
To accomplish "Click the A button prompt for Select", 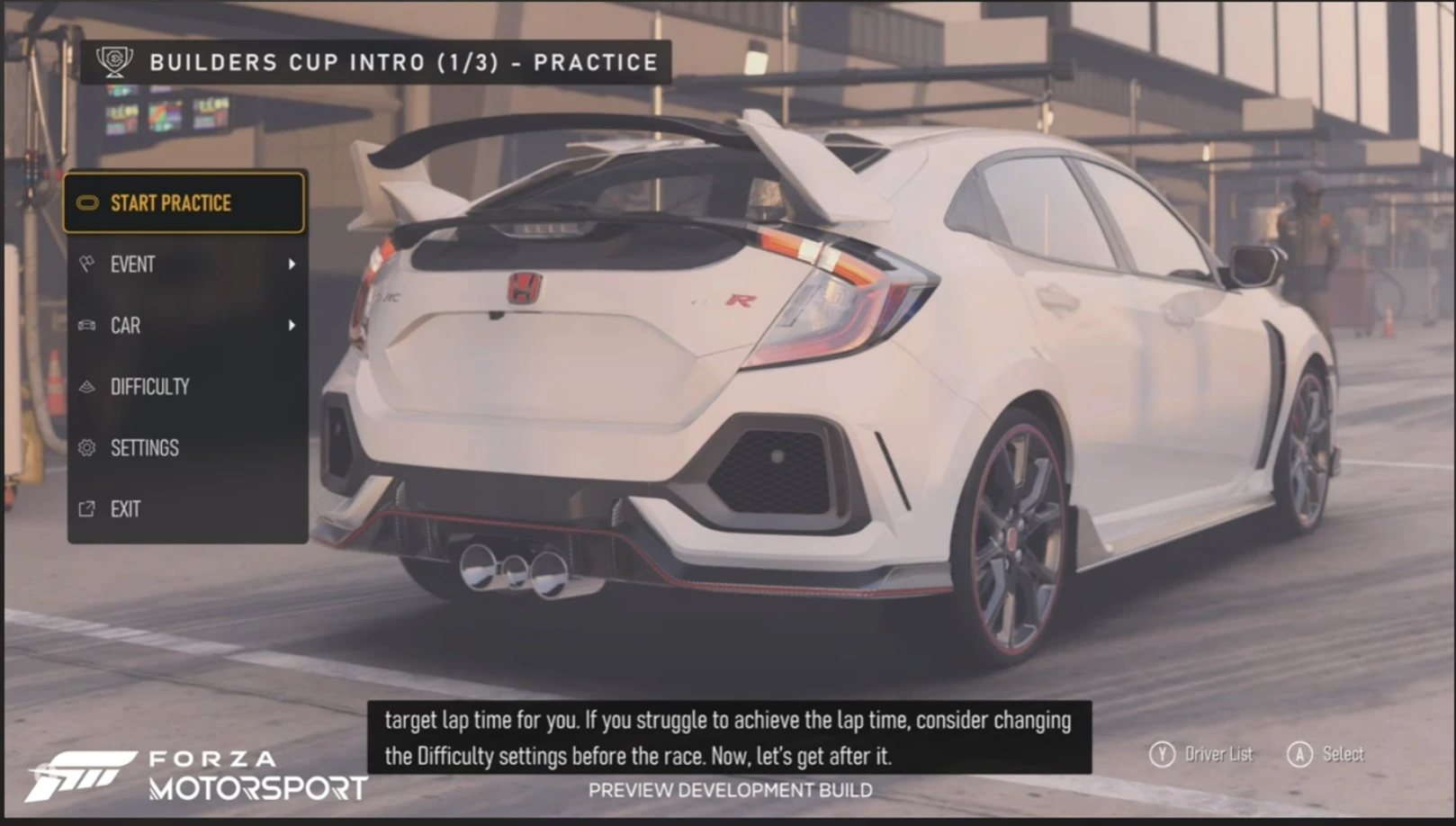I will click(1299, 754).
